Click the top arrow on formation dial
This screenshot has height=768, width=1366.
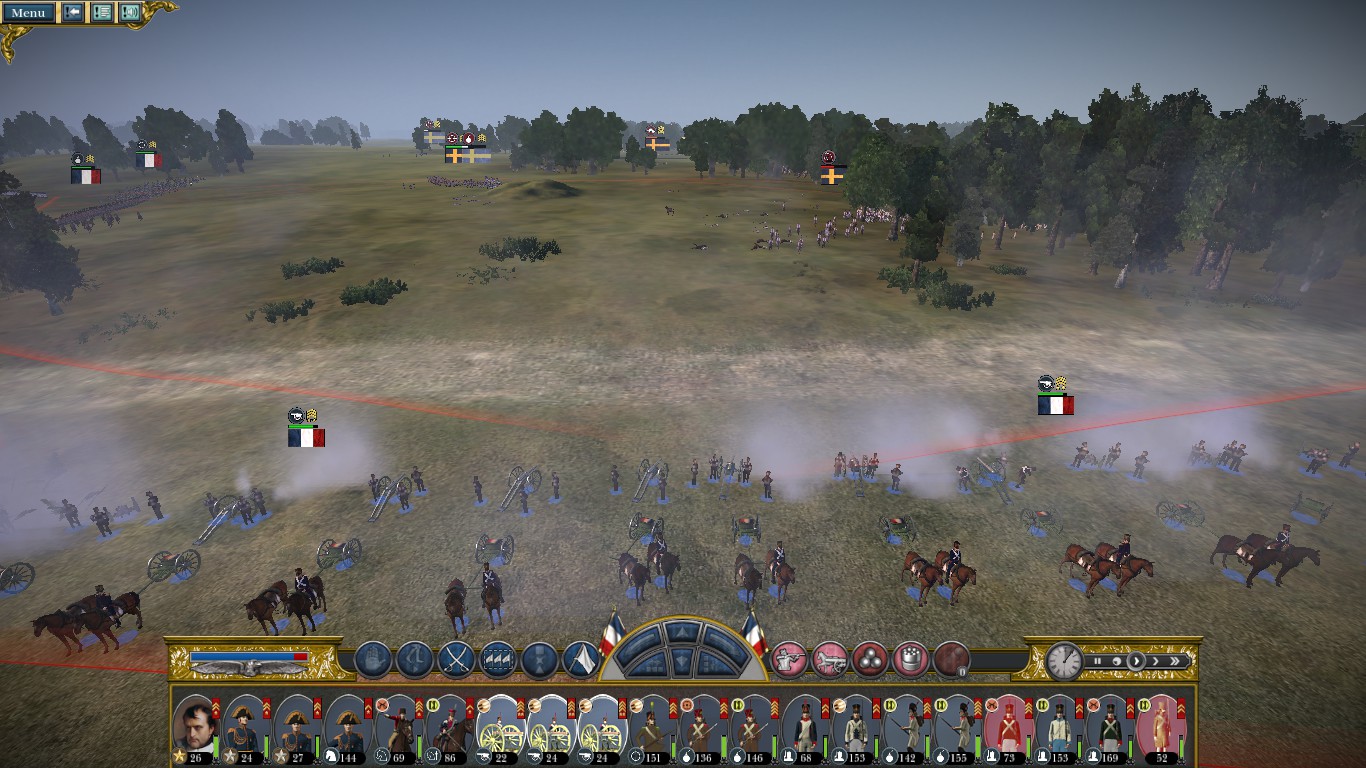[x=684, y=632]
